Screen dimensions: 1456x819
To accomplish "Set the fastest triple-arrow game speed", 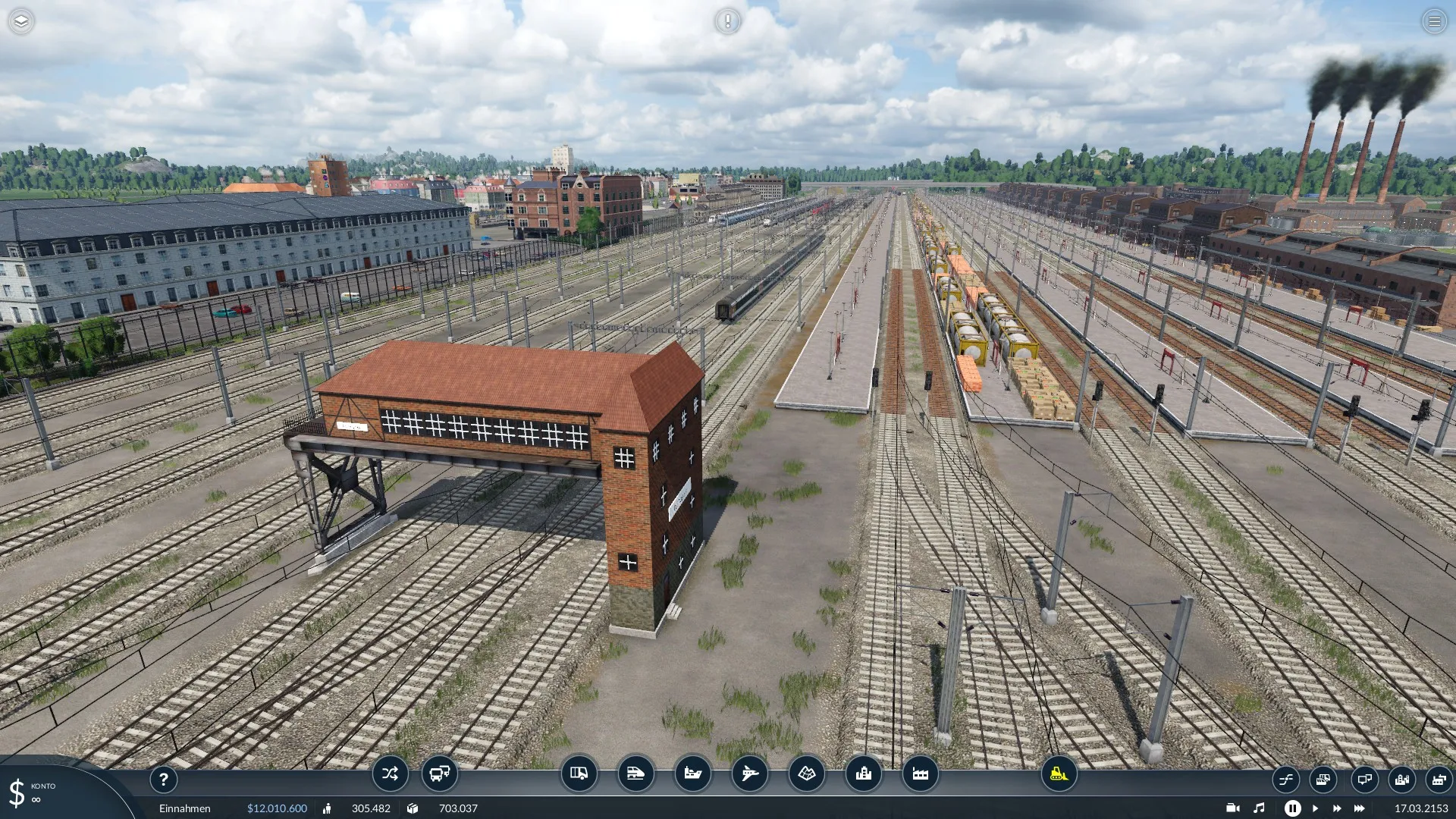I will click(x=1360, y=808).
